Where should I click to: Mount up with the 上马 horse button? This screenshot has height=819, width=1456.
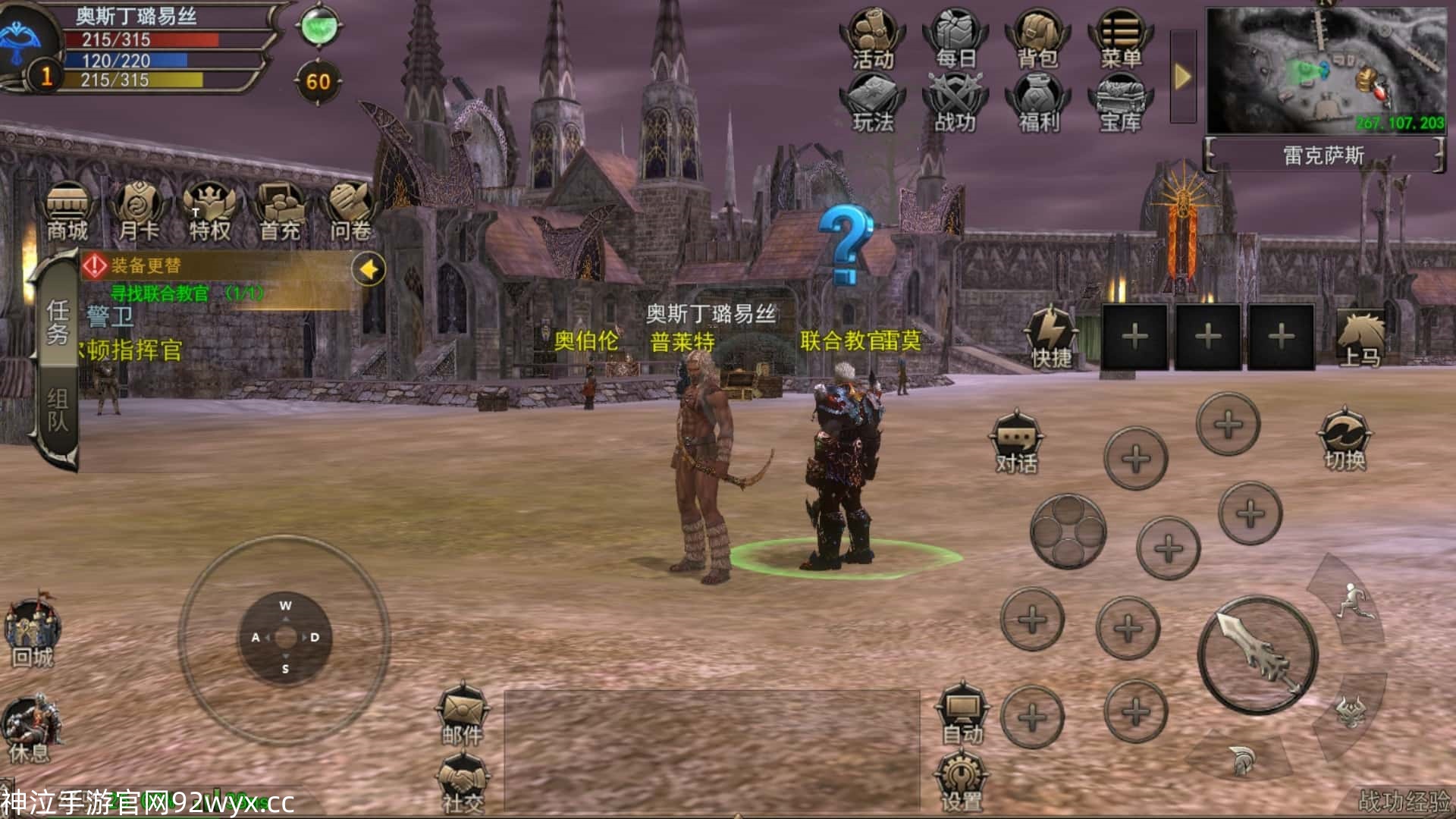click(x=1360, y=338)
